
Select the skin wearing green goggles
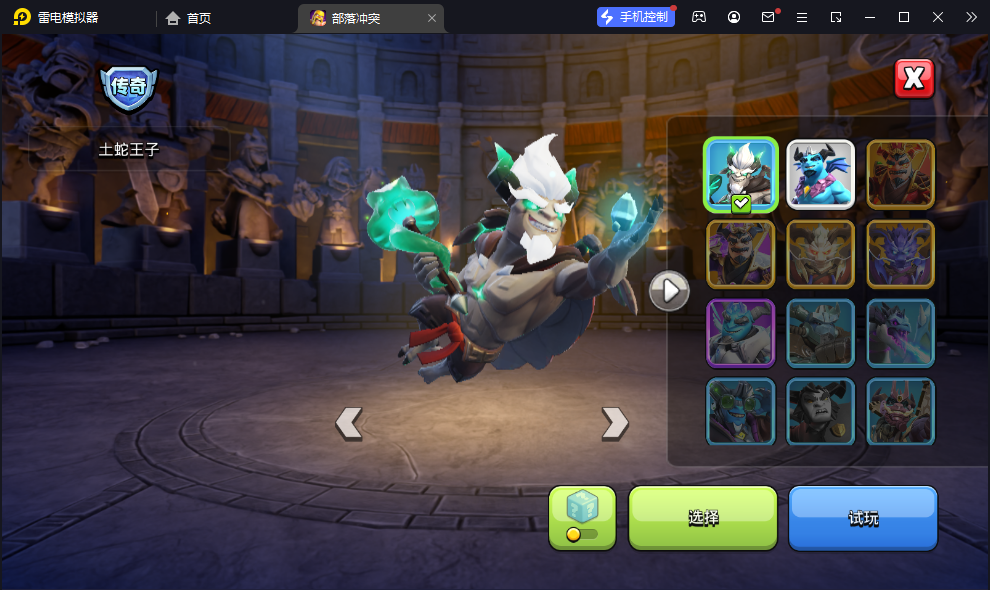[741, 411]
